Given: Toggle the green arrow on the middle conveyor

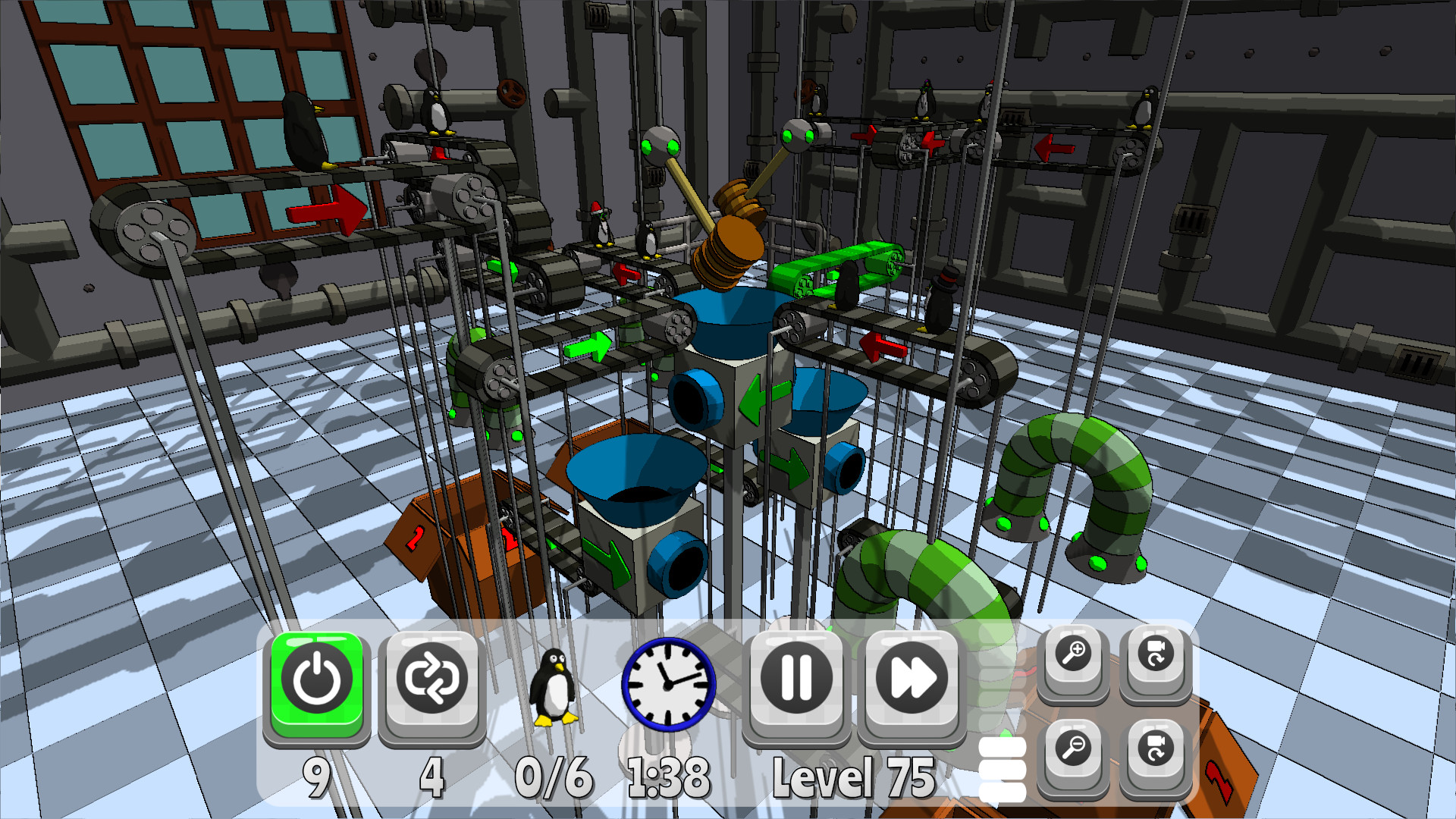Looking at the screenshot, I should point(588,347).
